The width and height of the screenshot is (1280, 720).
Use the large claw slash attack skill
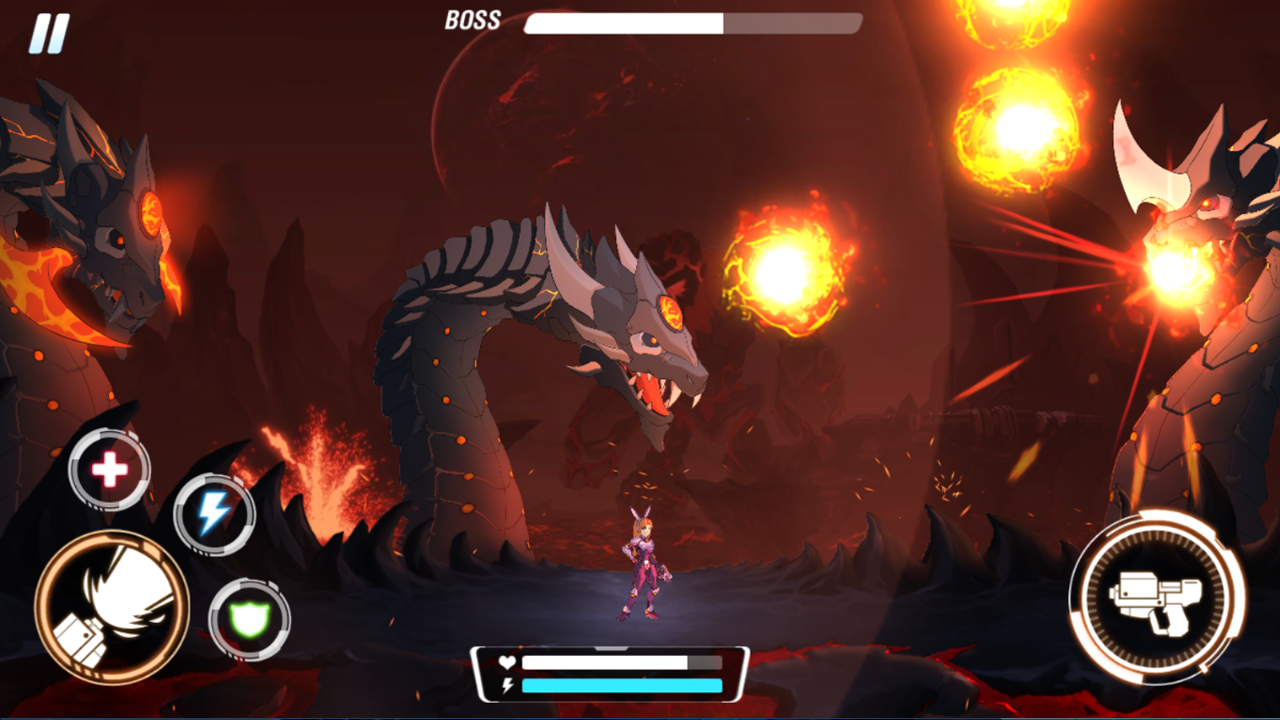(x=113, y=608)
